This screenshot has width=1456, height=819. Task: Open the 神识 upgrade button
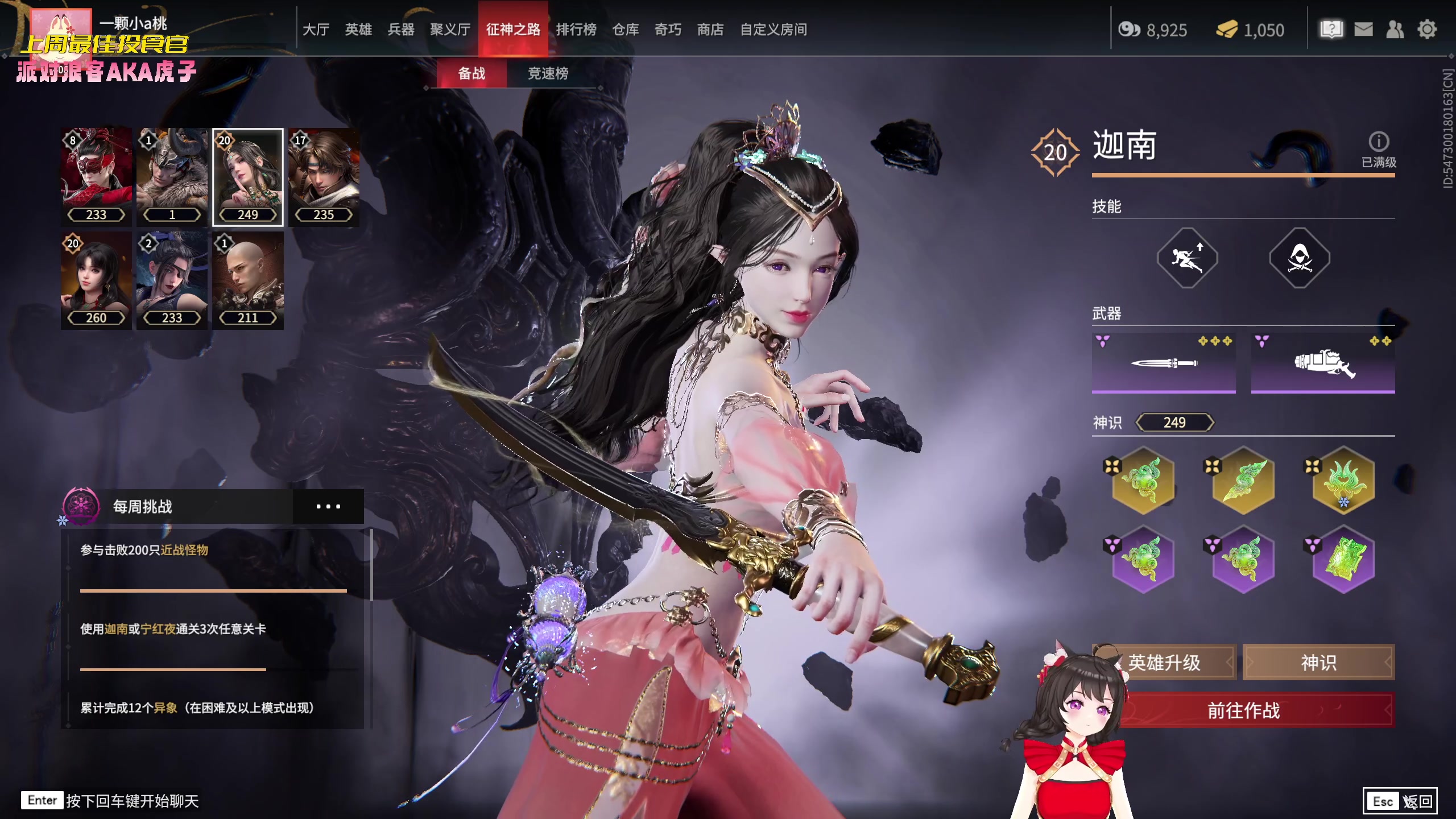coord(1318,663)
